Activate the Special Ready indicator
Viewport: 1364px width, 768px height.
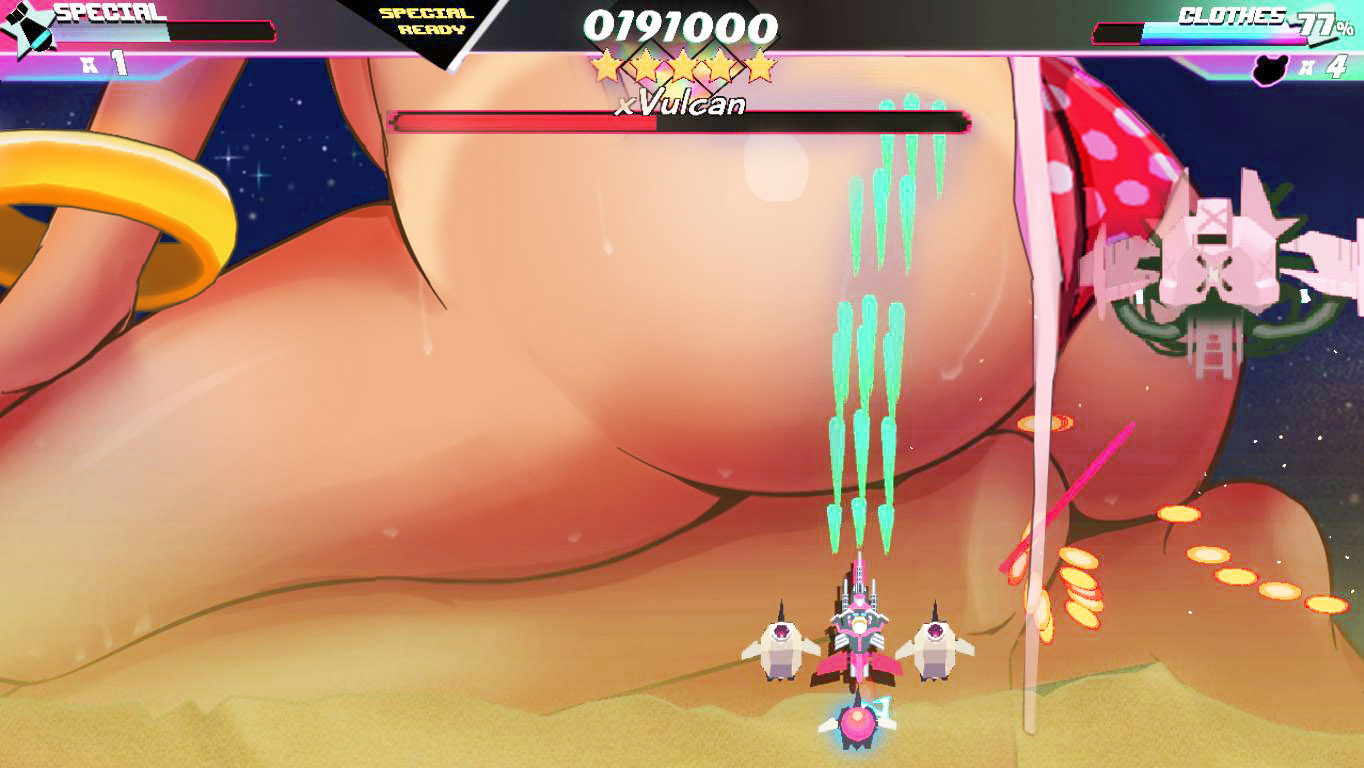tap(426, 21)
